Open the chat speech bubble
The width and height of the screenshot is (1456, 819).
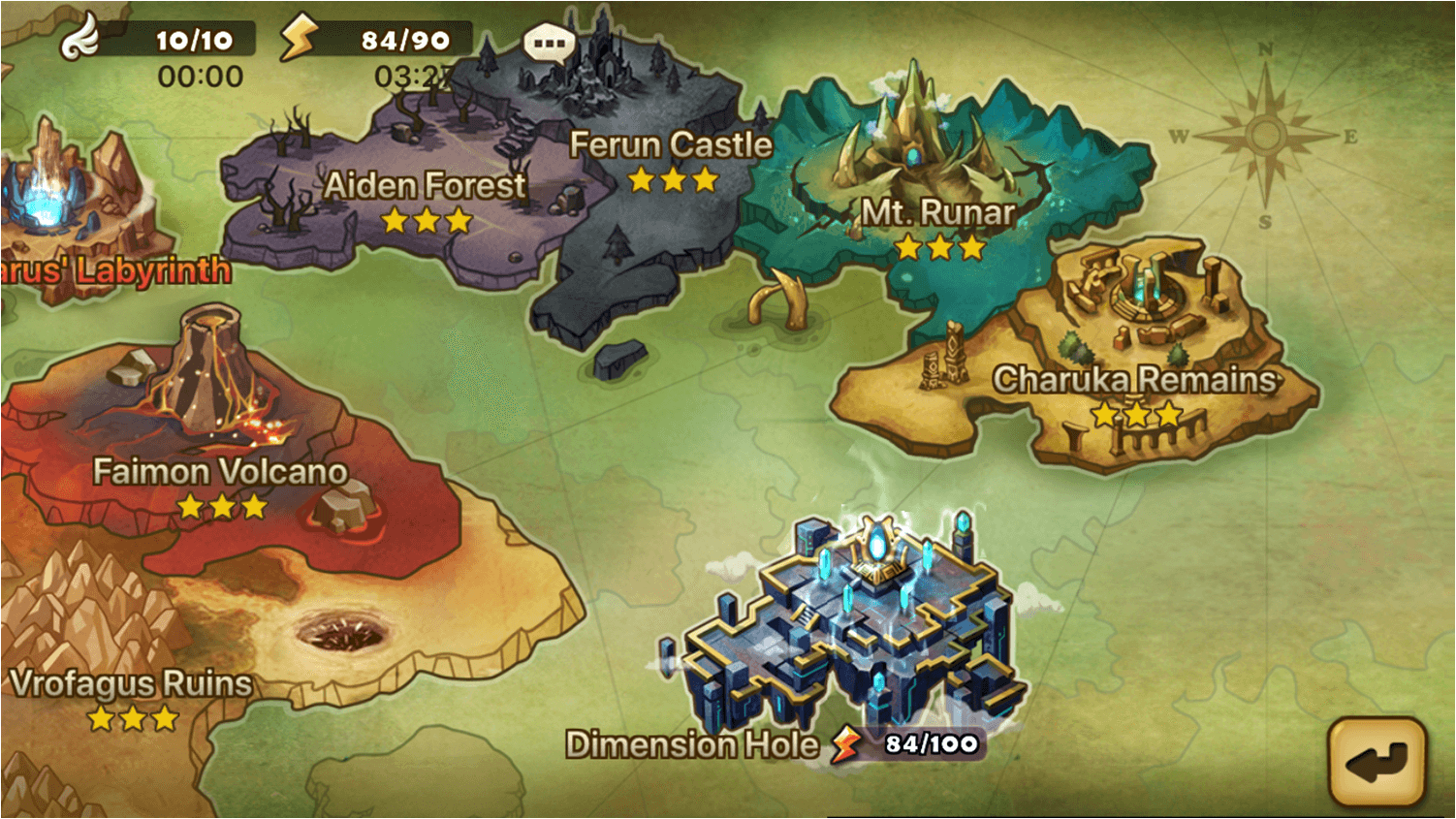point(549,43)
